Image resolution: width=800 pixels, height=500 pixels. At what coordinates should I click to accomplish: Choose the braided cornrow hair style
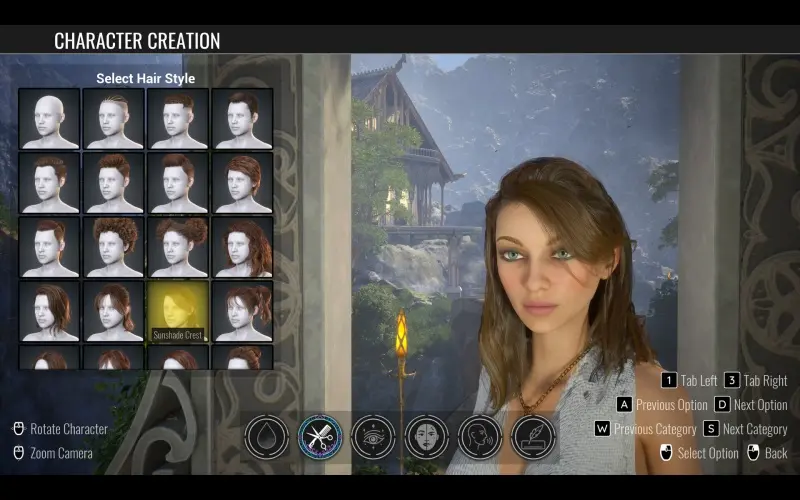click(x=113, y=119)
